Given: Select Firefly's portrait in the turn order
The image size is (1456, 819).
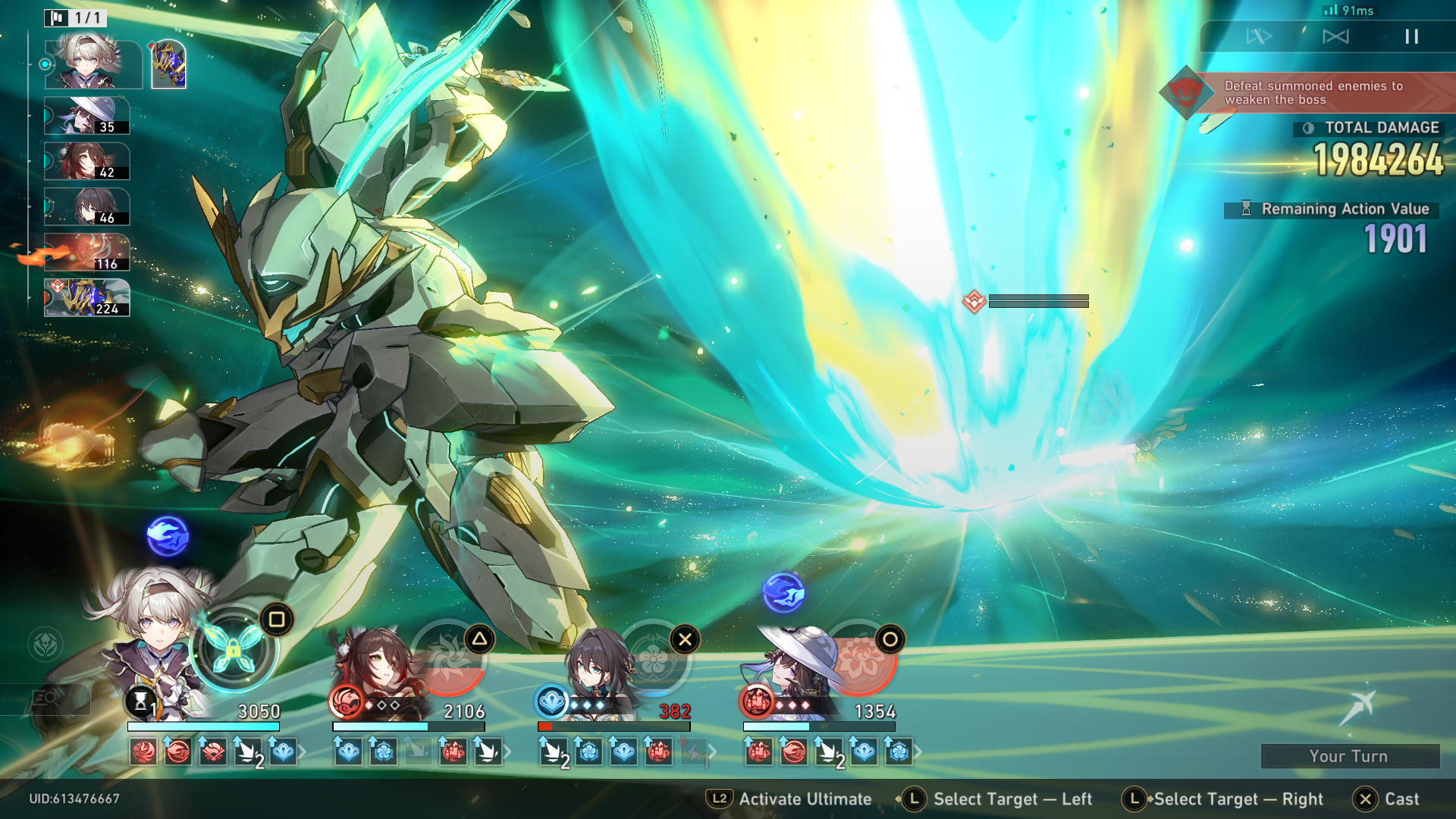Looking at the screenshot, I should point(93,64).
